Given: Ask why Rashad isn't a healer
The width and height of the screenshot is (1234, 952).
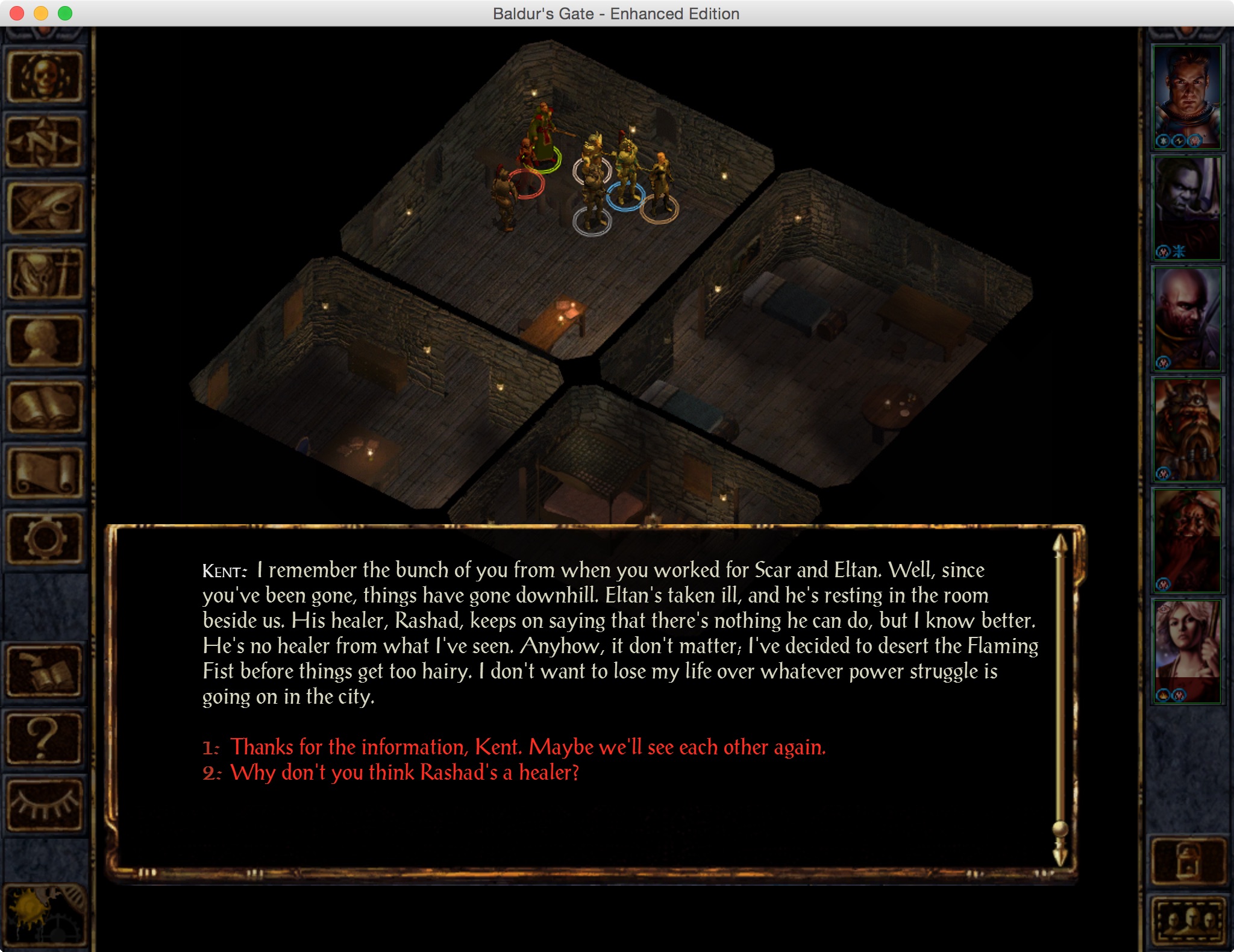Looking at the screenshot, I should point(404,772).
